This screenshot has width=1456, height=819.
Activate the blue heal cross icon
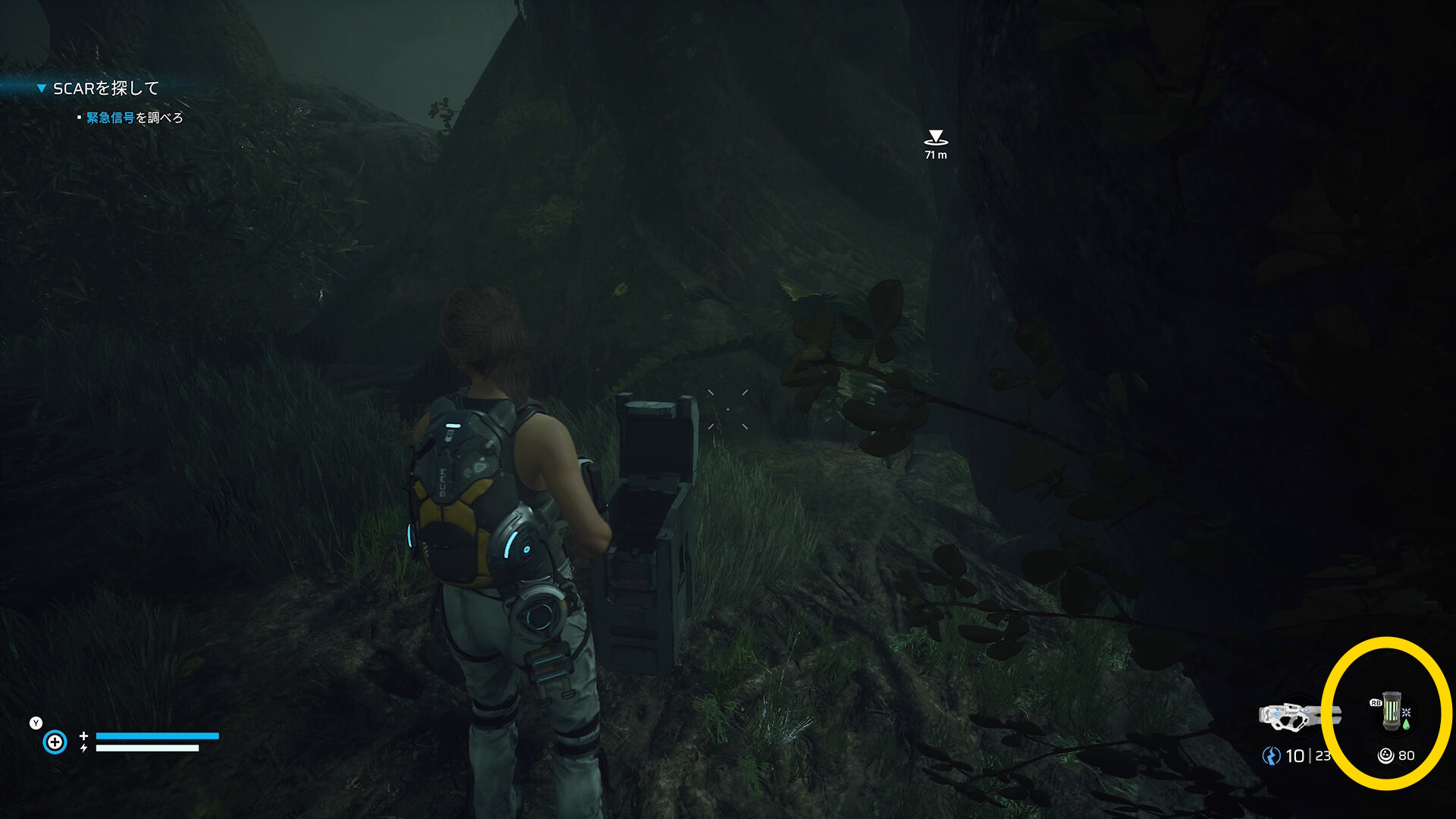55,742
